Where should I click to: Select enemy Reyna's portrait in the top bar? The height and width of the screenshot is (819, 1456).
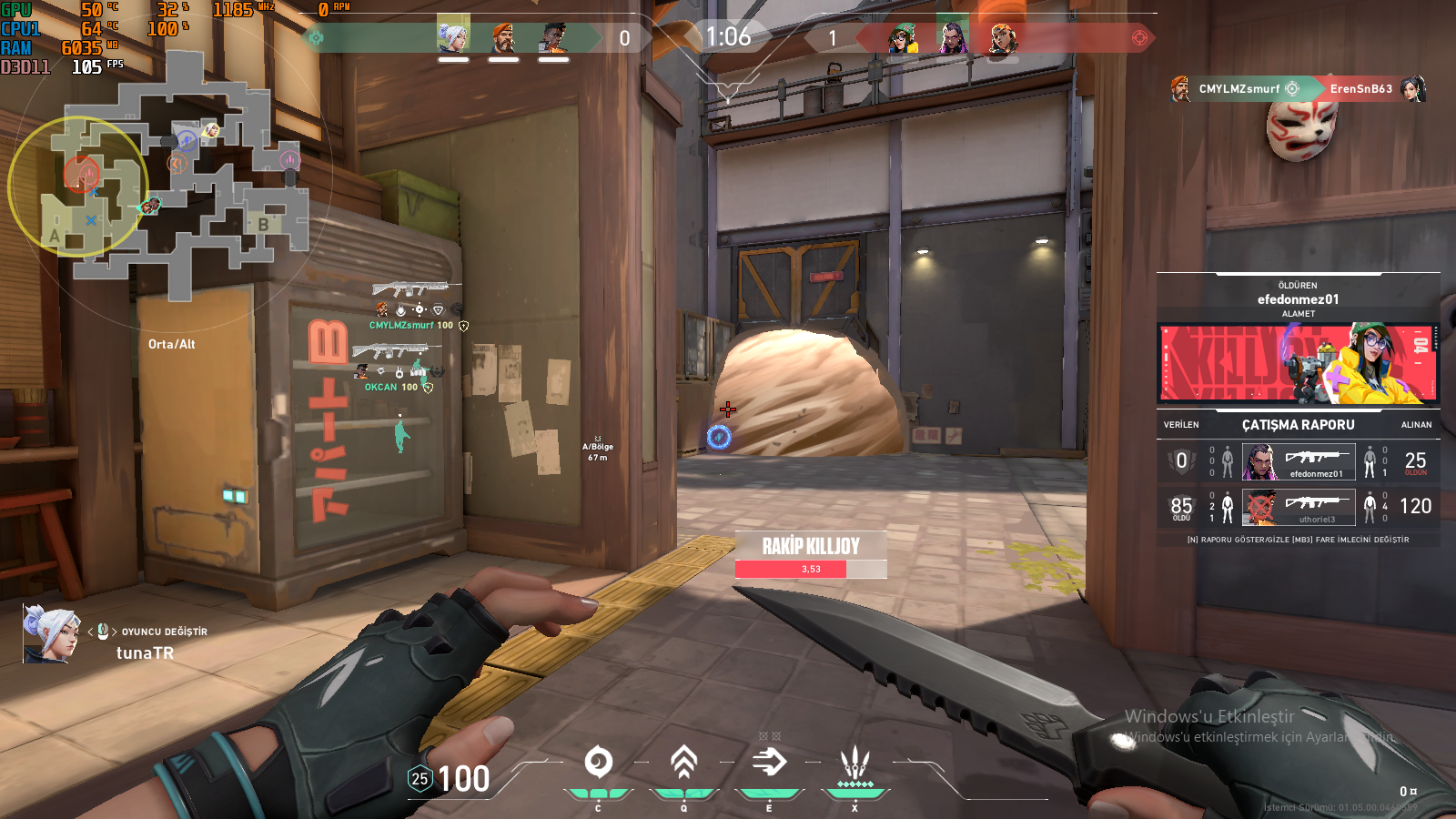(952, 38)
